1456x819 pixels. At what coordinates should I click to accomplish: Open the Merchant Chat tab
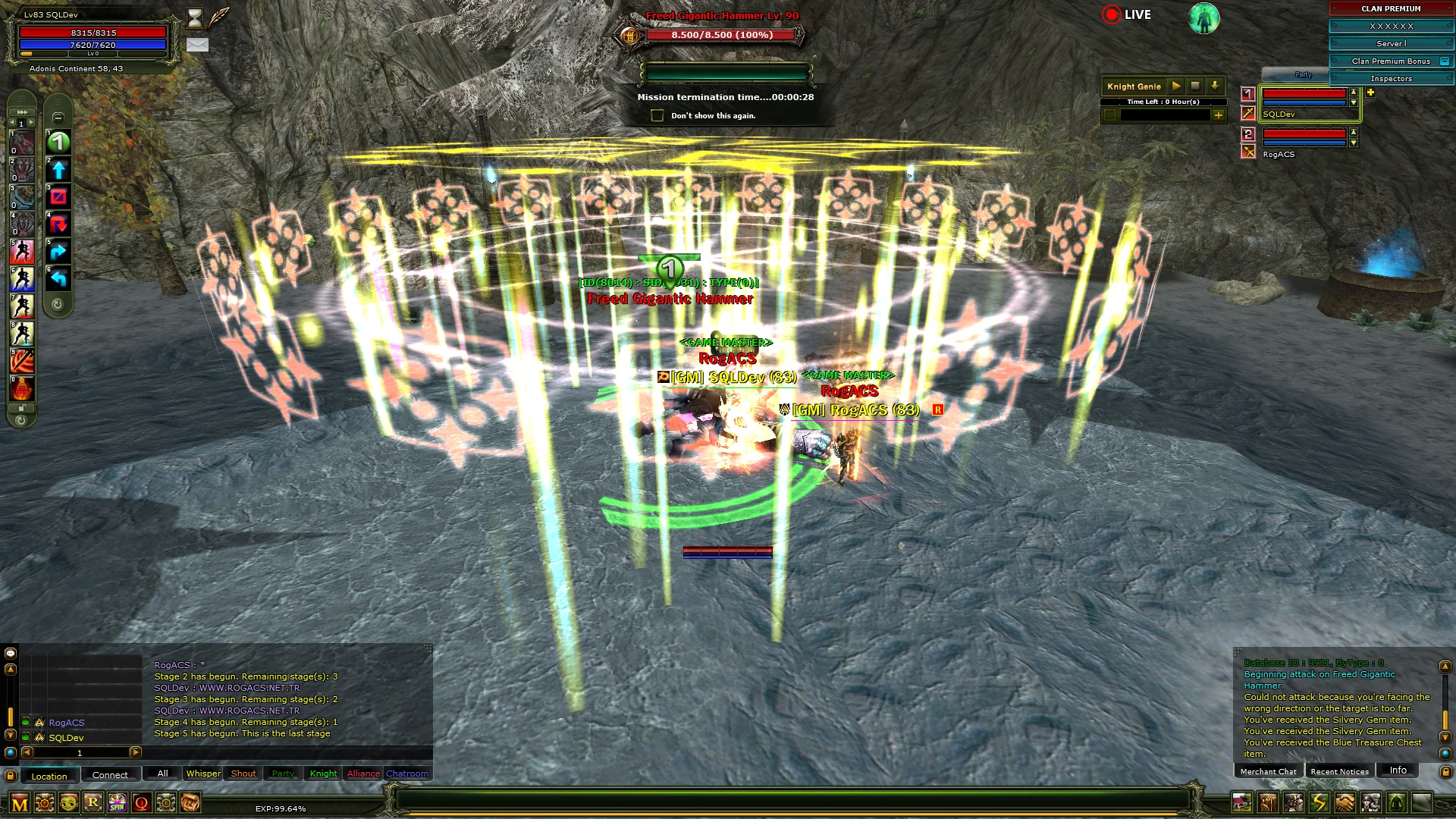click(x=1268, y=771)
